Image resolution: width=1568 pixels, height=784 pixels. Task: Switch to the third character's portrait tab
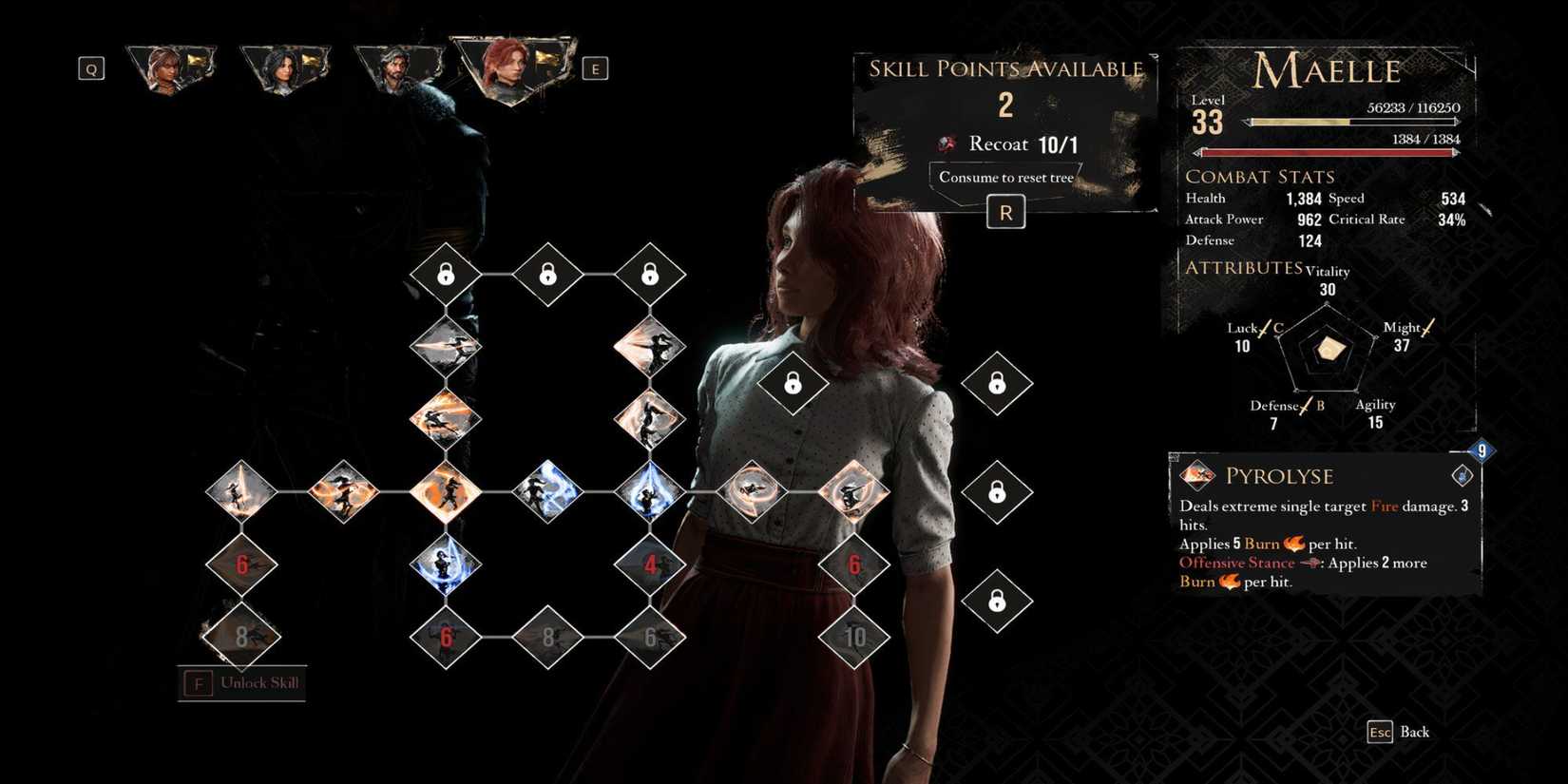pyautogui.click(x=399, y=67)
